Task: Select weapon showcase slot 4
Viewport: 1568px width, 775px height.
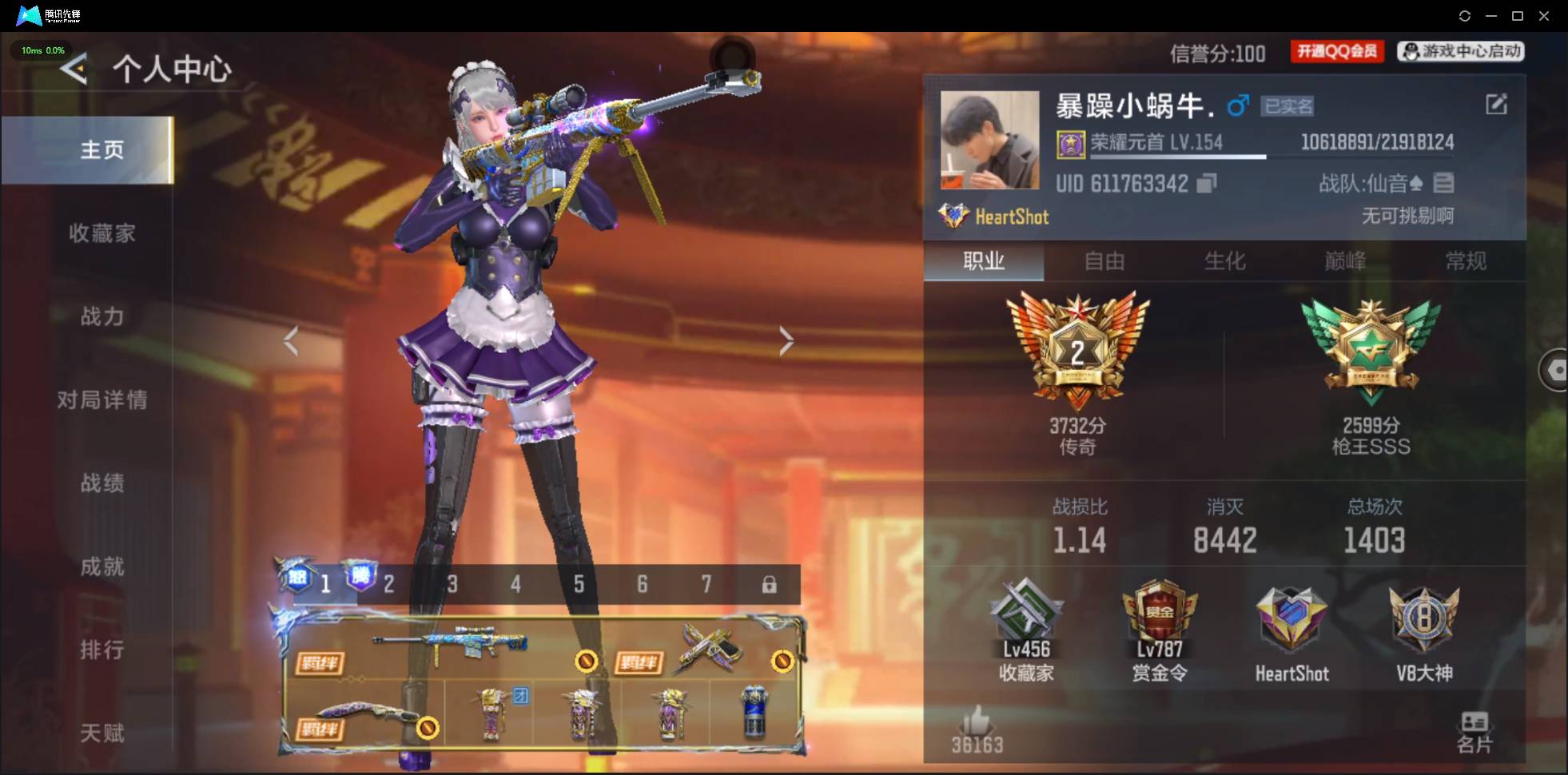Action: coord(515,584)
